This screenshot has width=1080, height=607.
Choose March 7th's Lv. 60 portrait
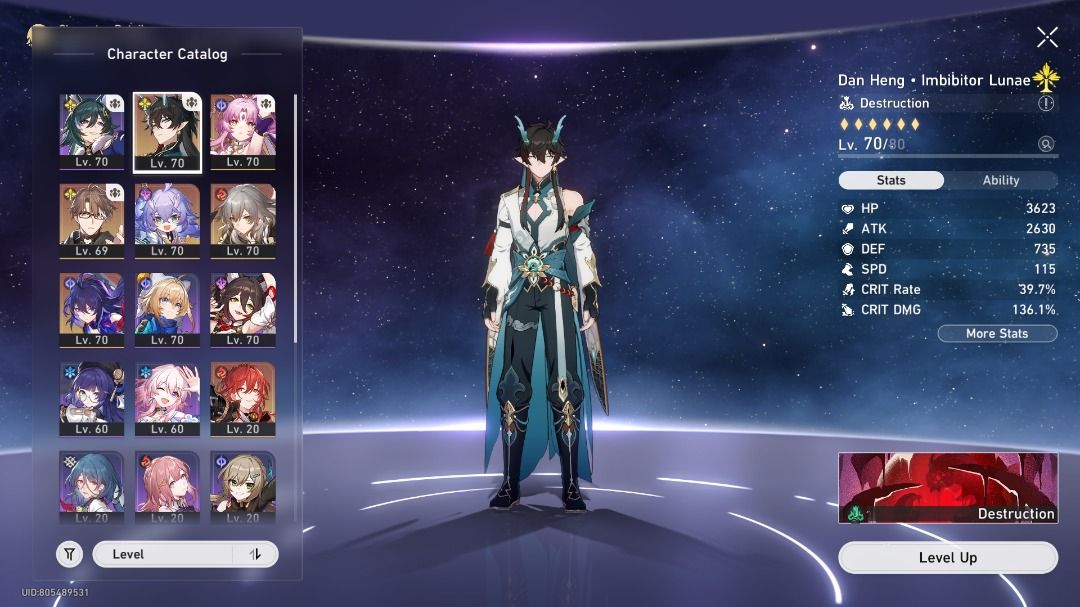click(x=167, y=395)
